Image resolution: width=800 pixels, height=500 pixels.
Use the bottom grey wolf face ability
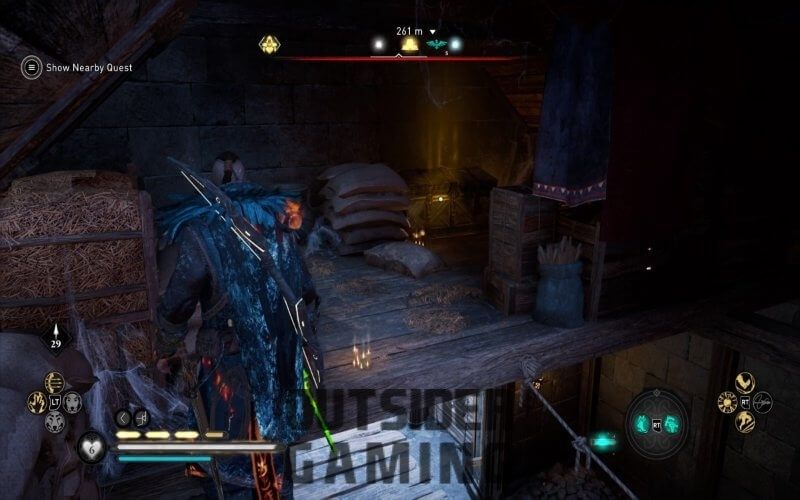tap(54, 421)
